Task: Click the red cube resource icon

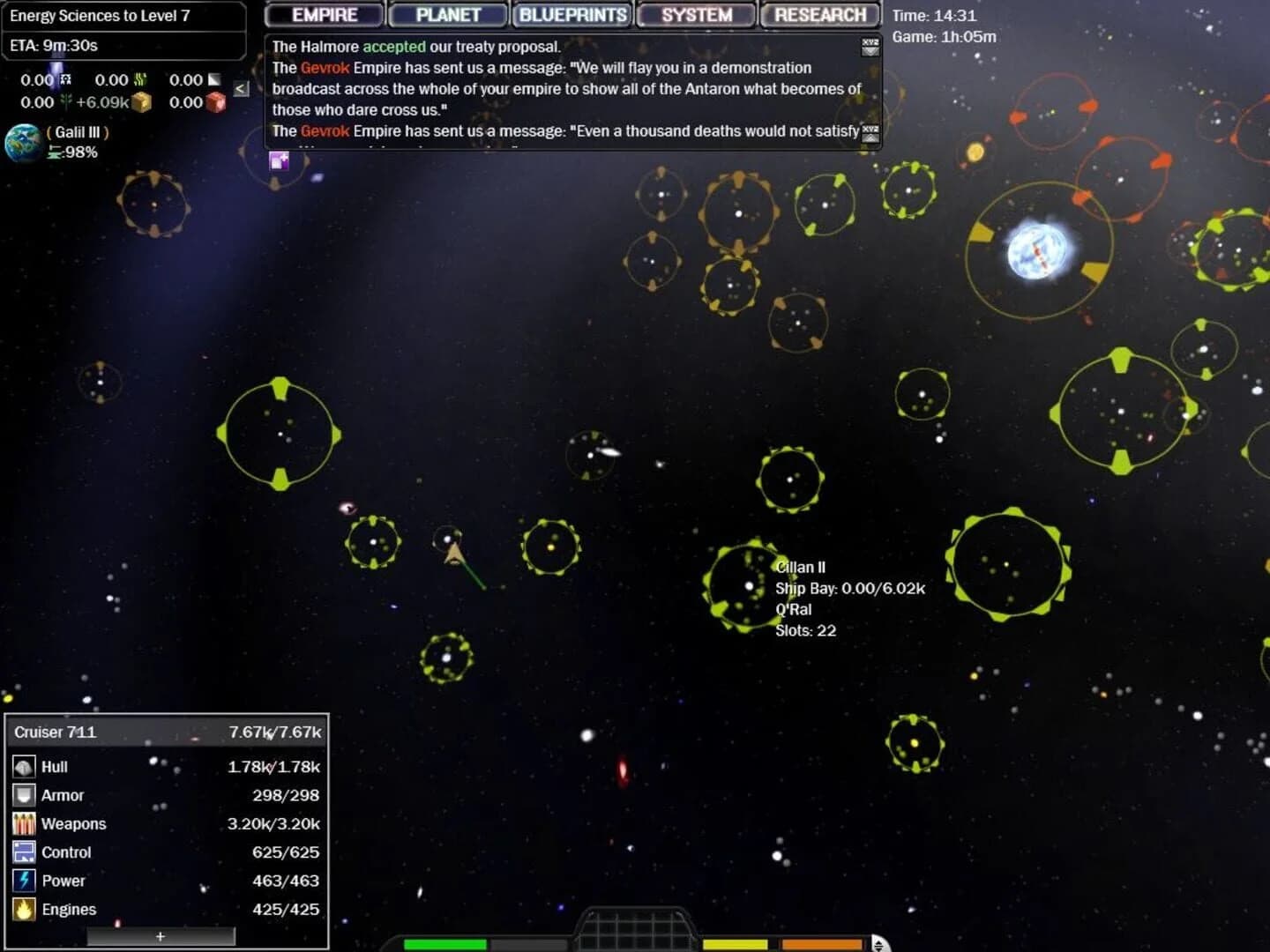Action: click(217, 102)
